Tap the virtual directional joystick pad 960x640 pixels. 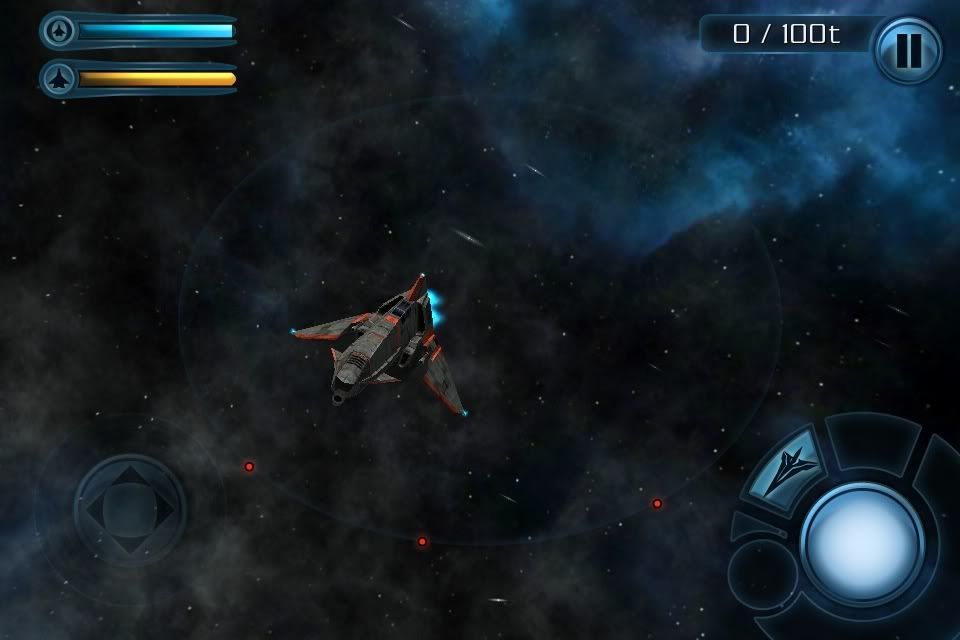(x=130, y=509)
